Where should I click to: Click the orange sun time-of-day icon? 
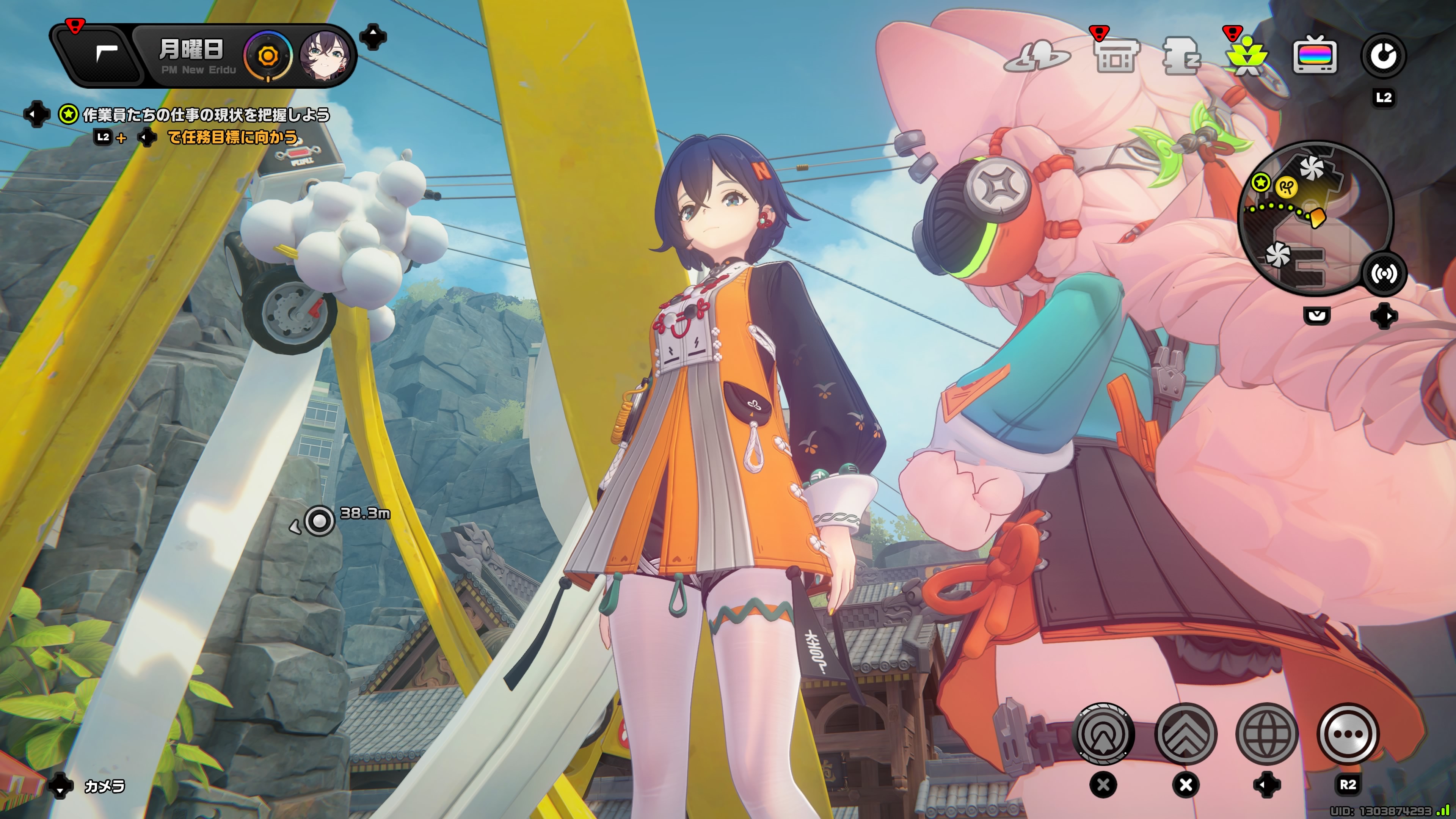pyautogui.click(x=268, y=56)
